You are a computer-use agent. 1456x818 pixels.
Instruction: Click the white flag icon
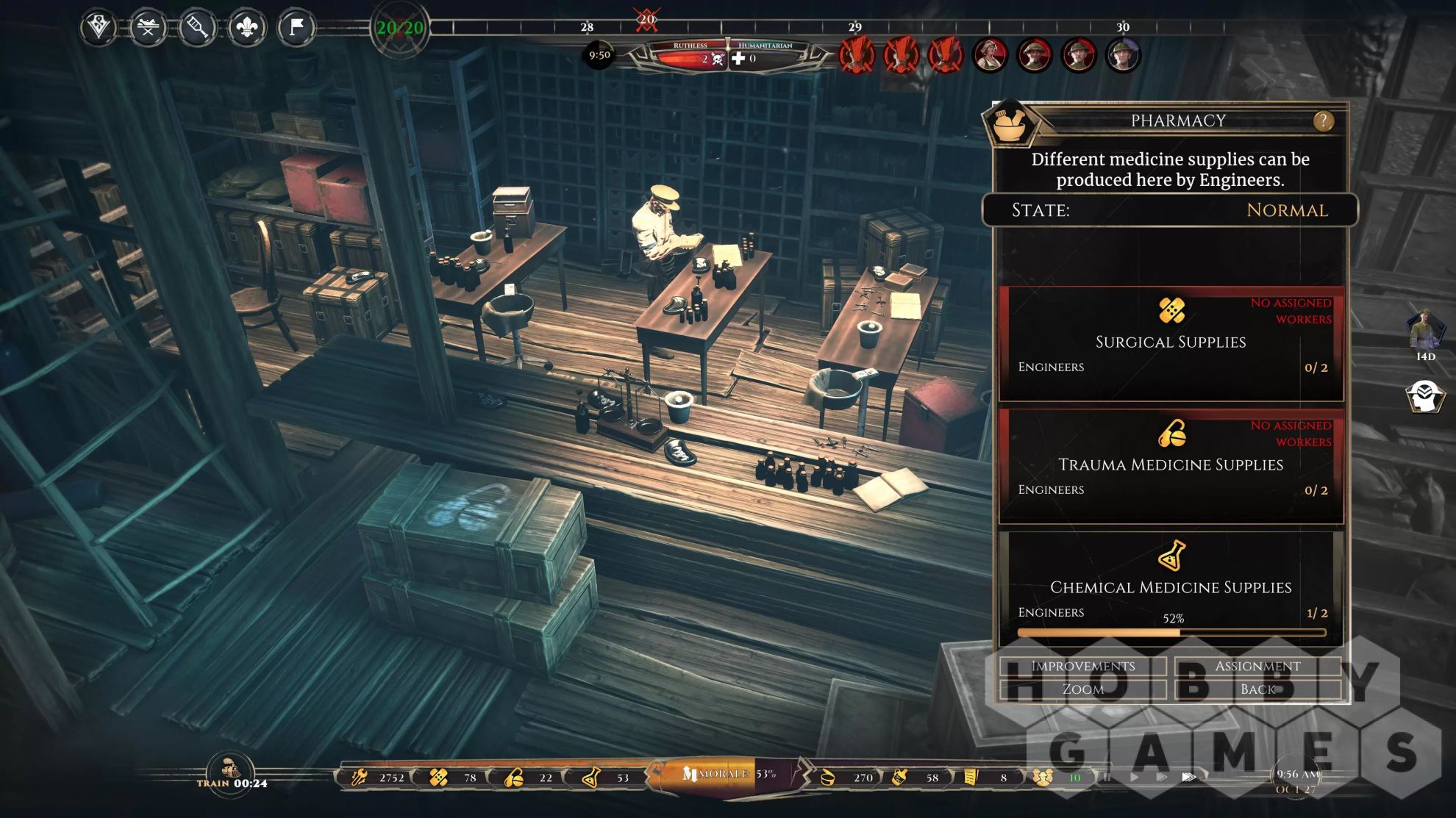coord(296,29)
